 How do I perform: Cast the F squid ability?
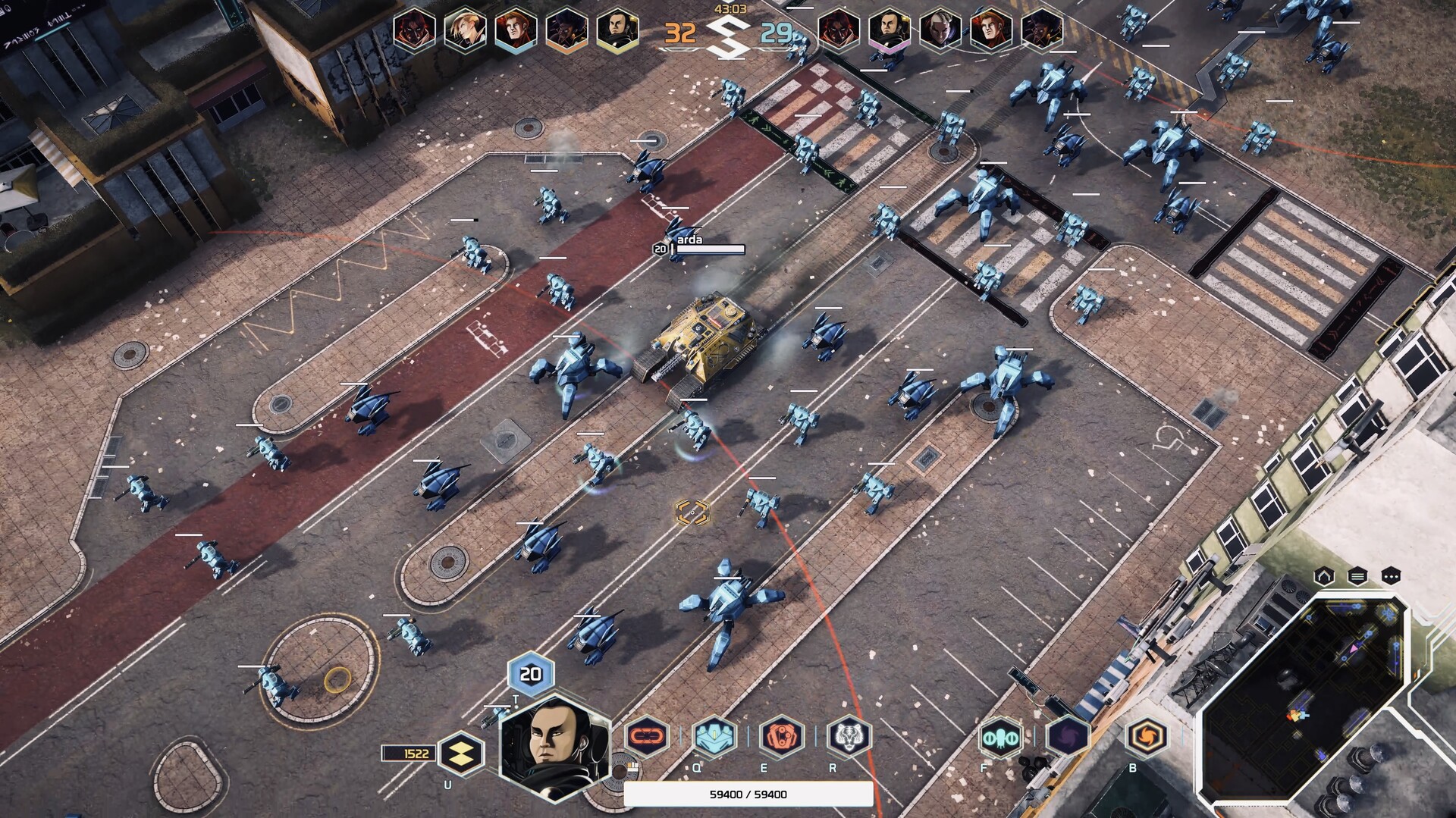[x=1002, y=735]
